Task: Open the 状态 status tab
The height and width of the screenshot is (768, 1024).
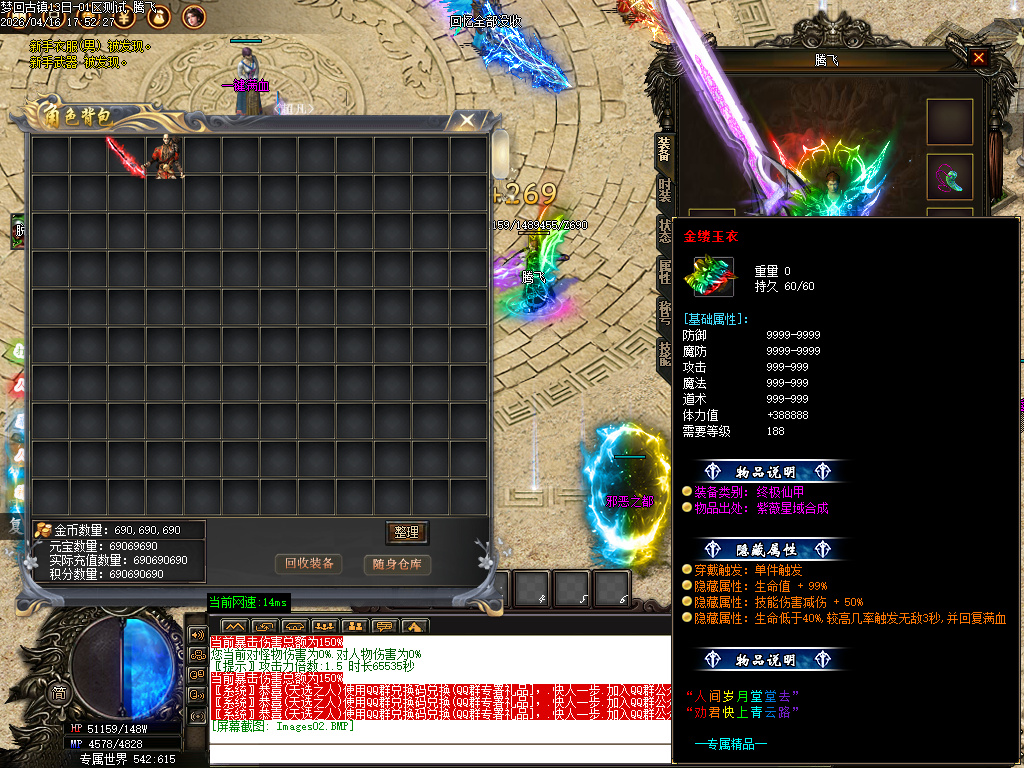Action: [664, 229]
